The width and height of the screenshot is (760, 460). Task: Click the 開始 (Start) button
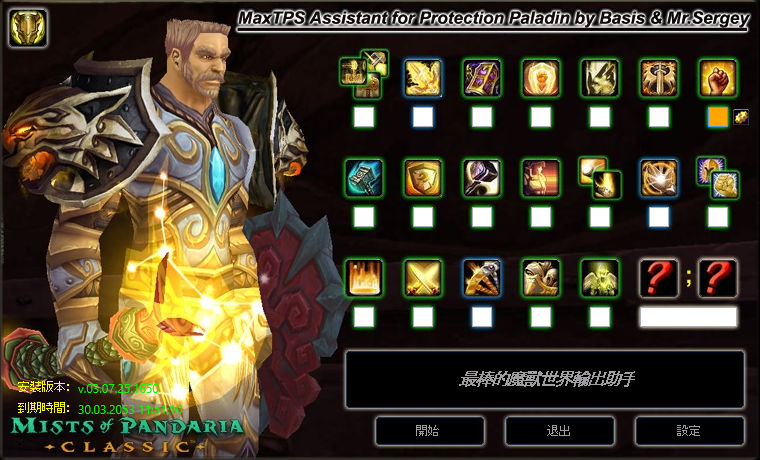pyautogui.click(x=427, y=431)
